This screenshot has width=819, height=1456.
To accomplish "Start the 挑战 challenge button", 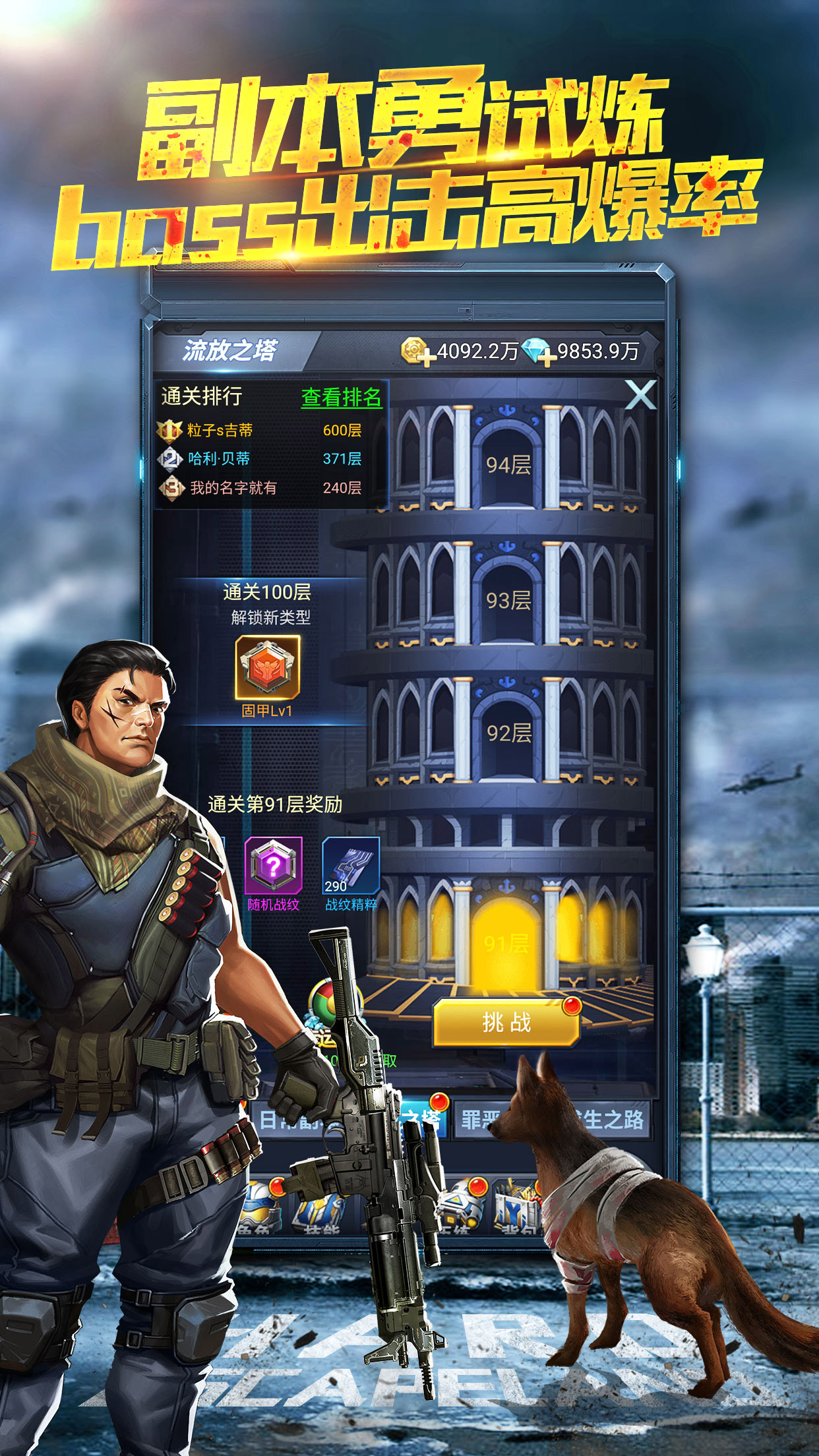I will coord(506,1023).
